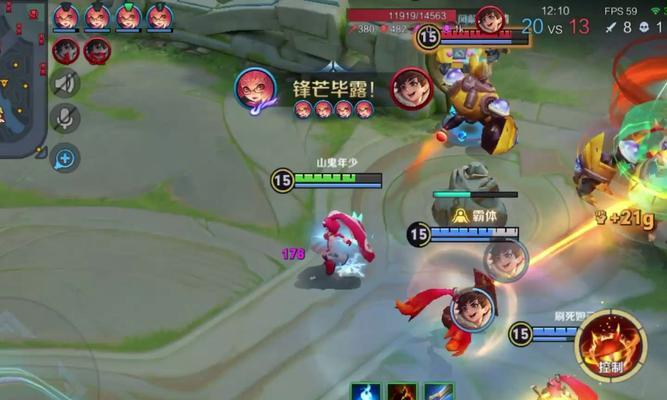Open the quick chat bubble button

[x=65, y=157]
